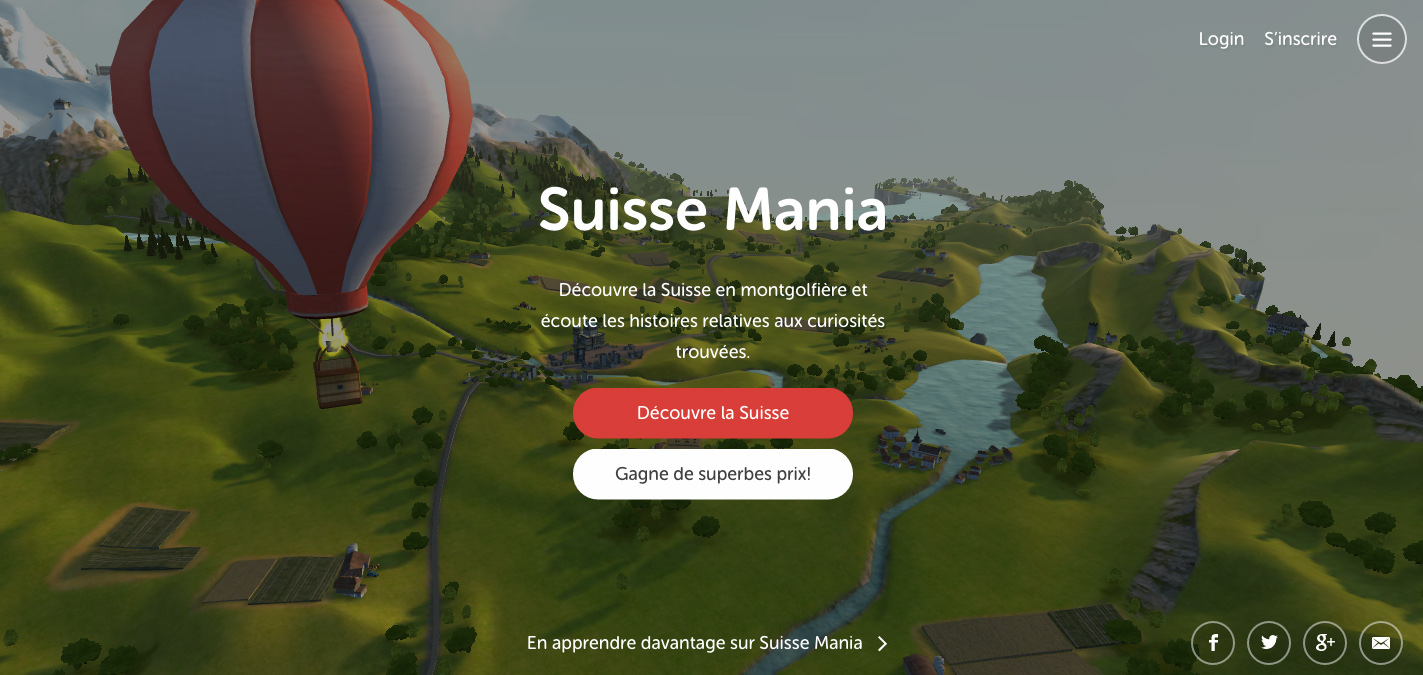The image size is (1423, 675).
Task: Follow En apprendre davantage sur Suisse Mania
Action: [707, 643]
